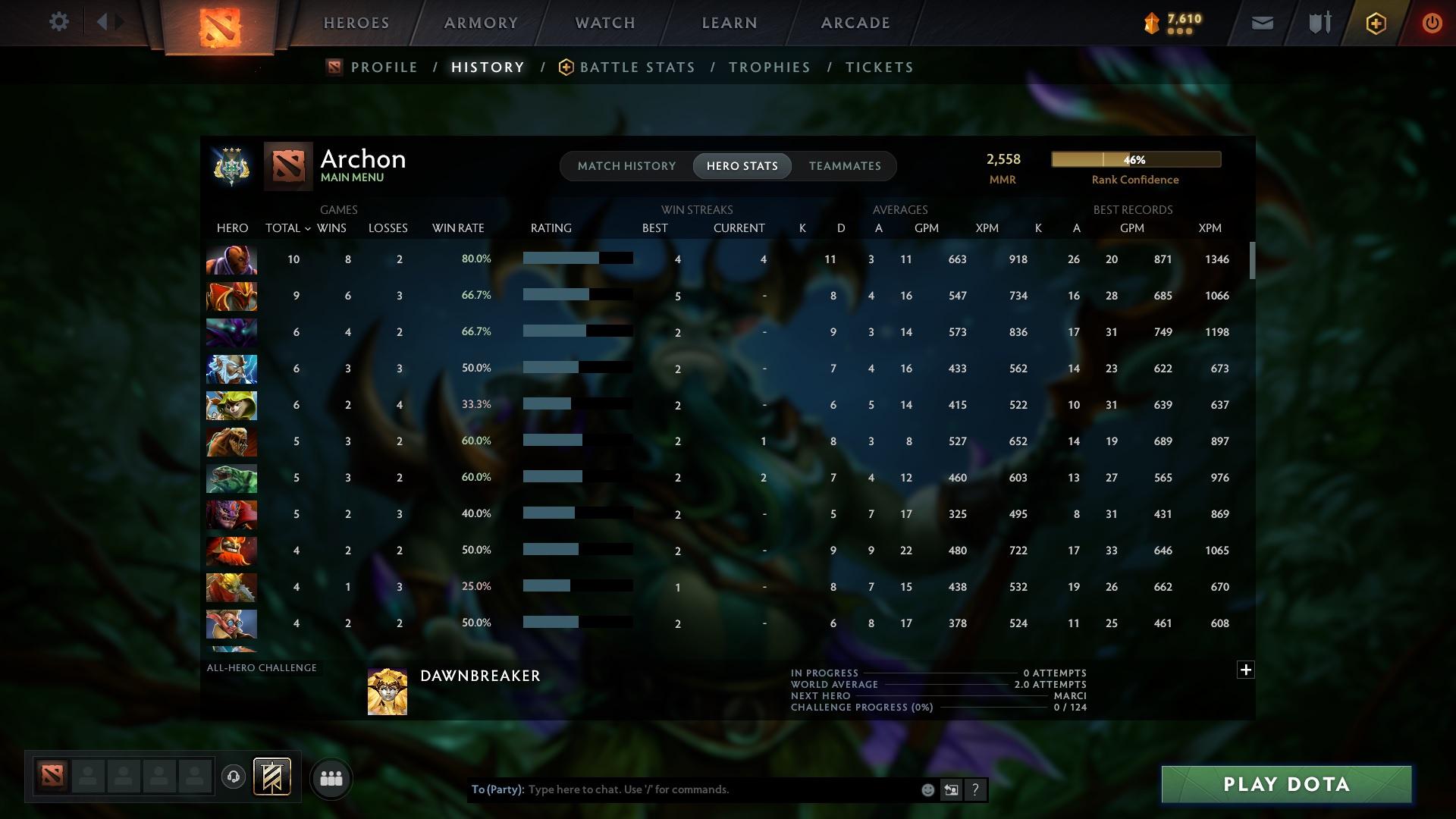This screenshot has width=1456, height=819.
Task: Select the gold banner icon beside the party
Action: click(x=273, y=775)
